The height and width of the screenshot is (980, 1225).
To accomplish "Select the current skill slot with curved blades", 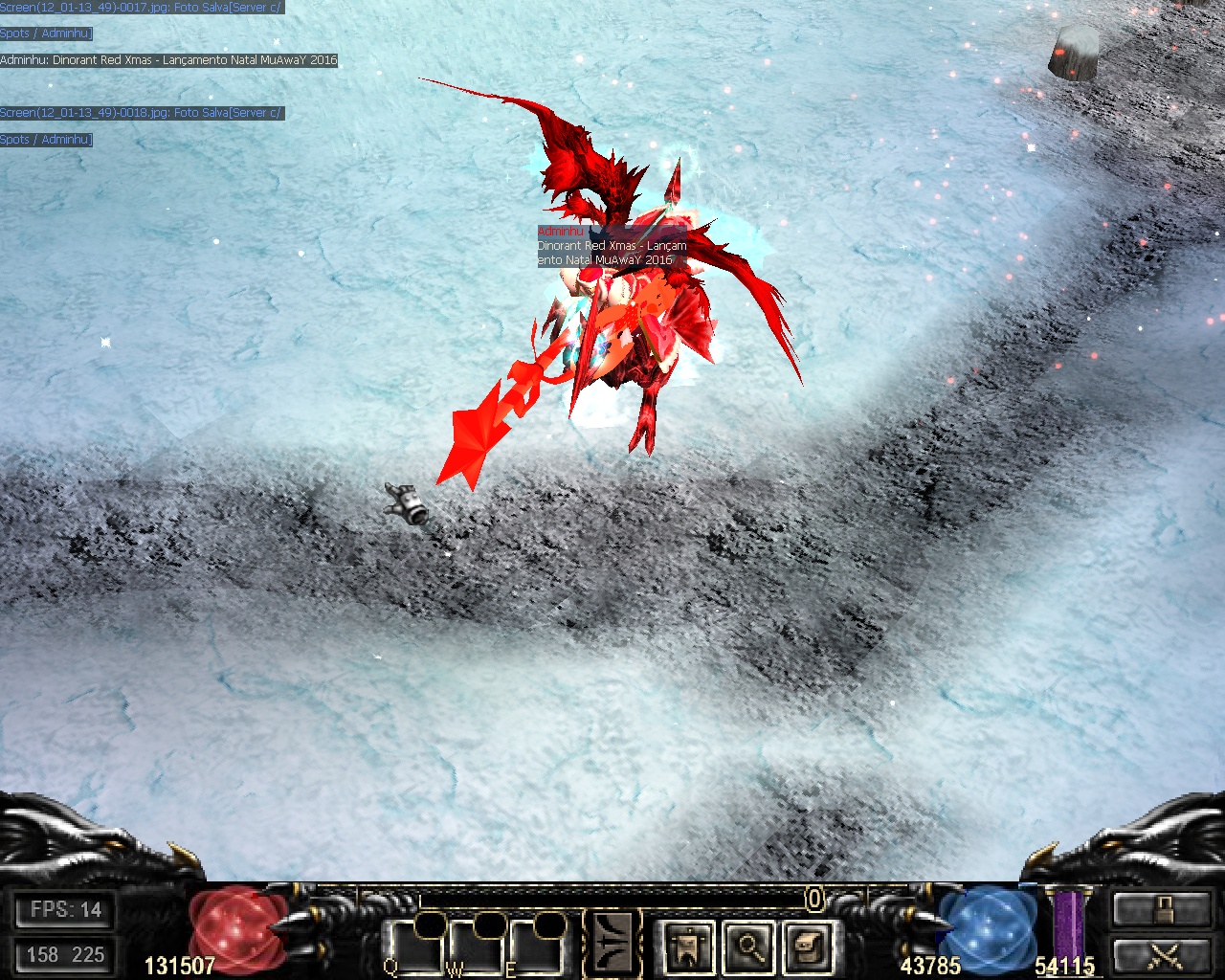I will (x=612, y=943).
